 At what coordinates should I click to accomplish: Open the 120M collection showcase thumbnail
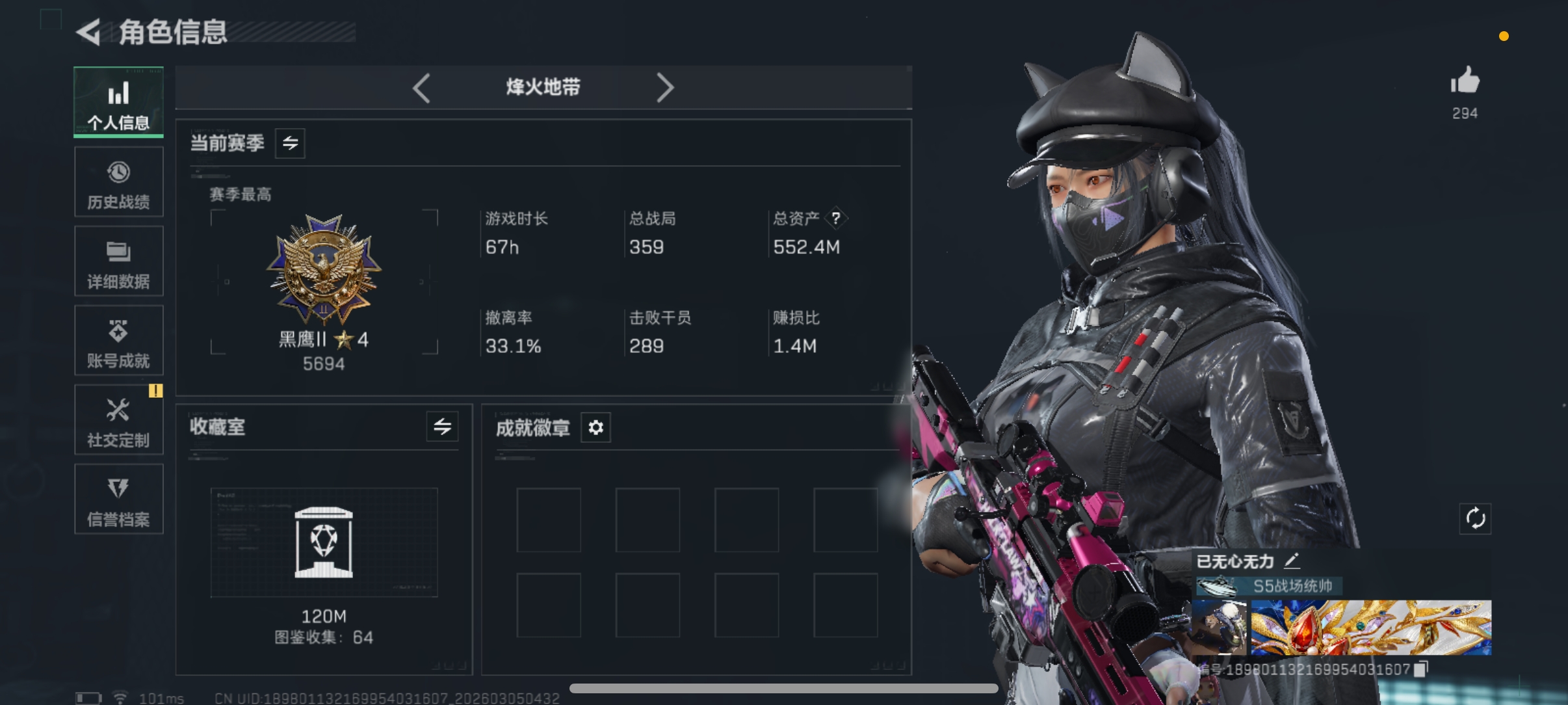(325, 543)
